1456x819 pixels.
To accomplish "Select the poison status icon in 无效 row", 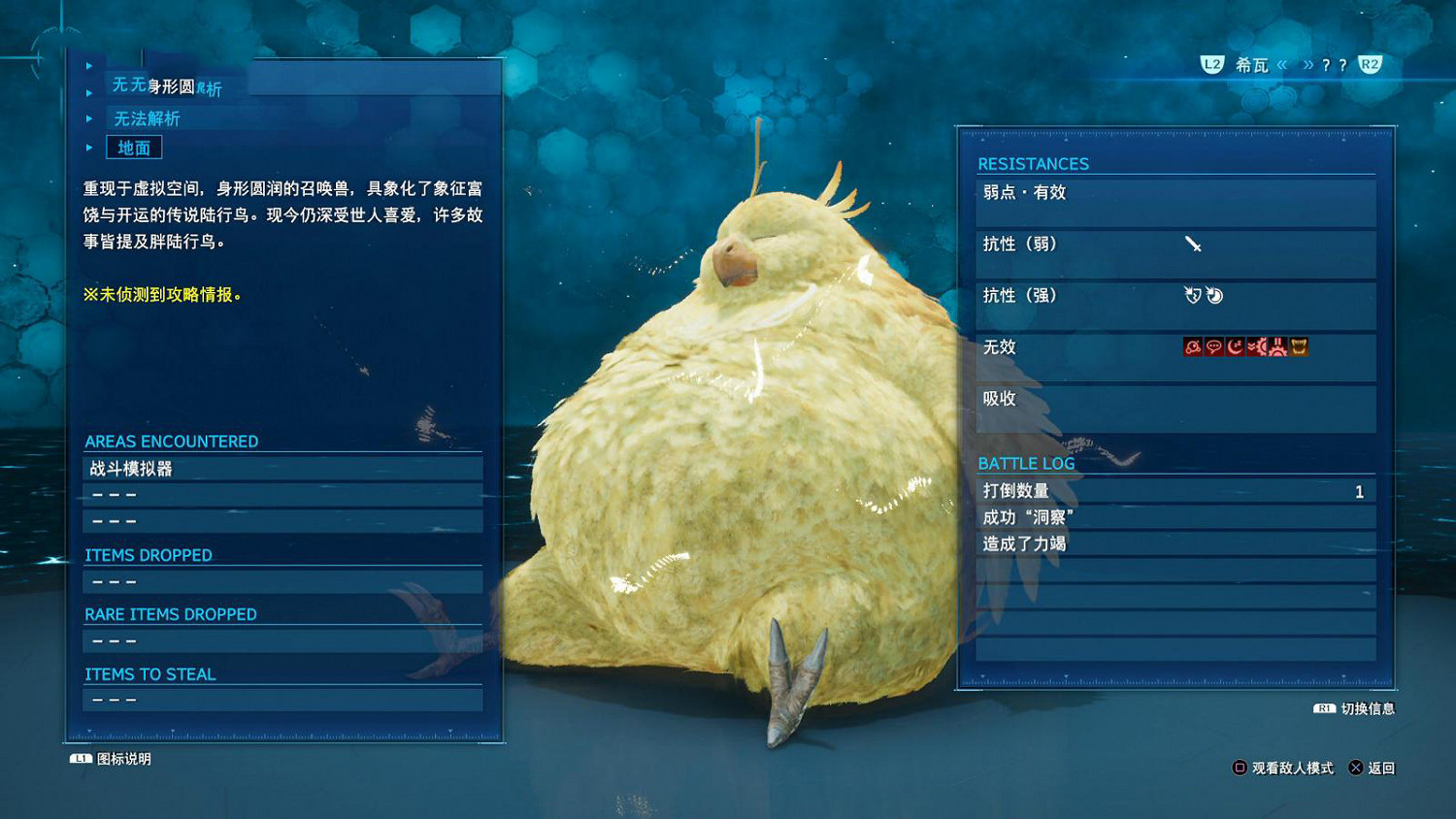I will [x=1192, y=346].
